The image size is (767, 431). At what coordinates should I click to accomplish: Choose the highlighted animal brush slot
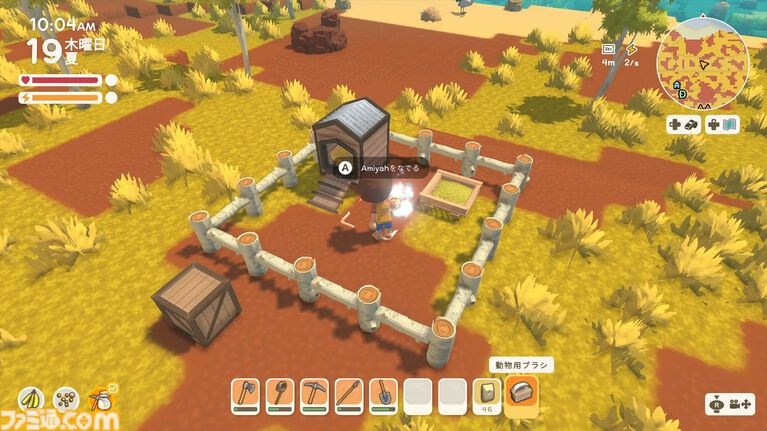521,394
